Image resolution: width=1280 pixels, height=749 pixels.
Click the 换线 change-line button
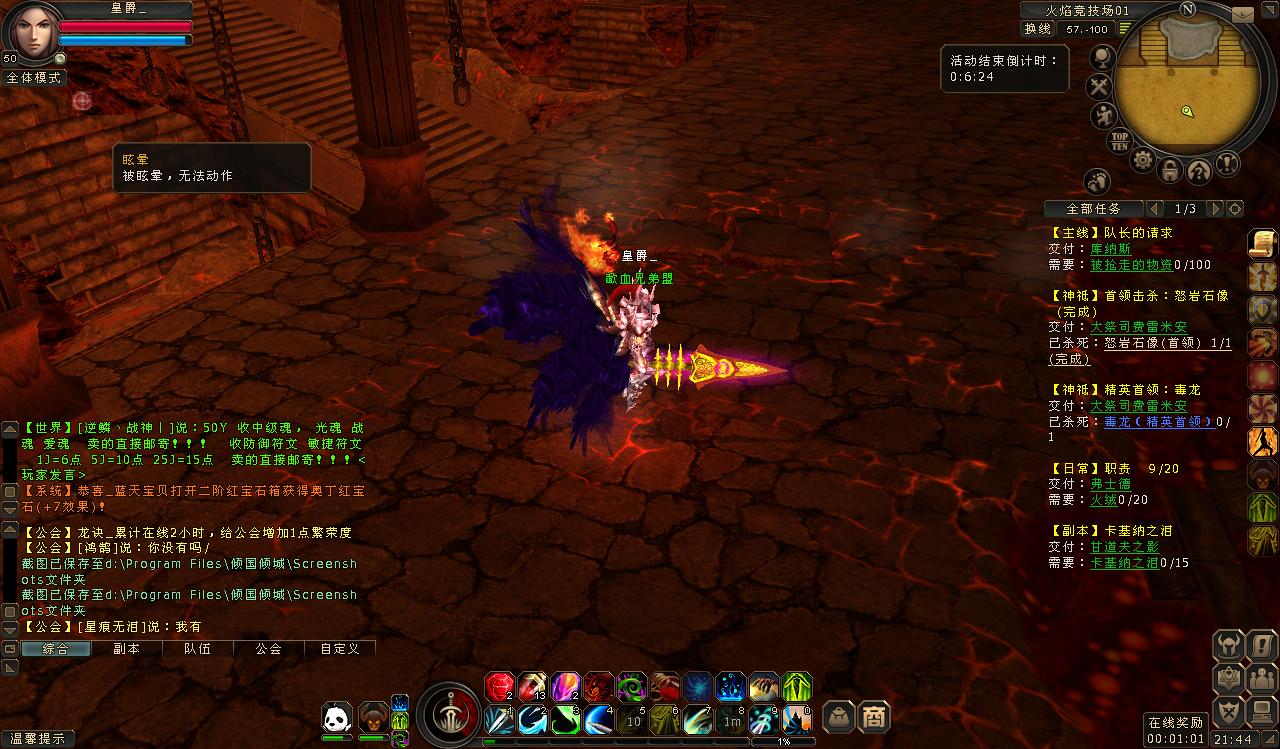(x=1037, y=29)
